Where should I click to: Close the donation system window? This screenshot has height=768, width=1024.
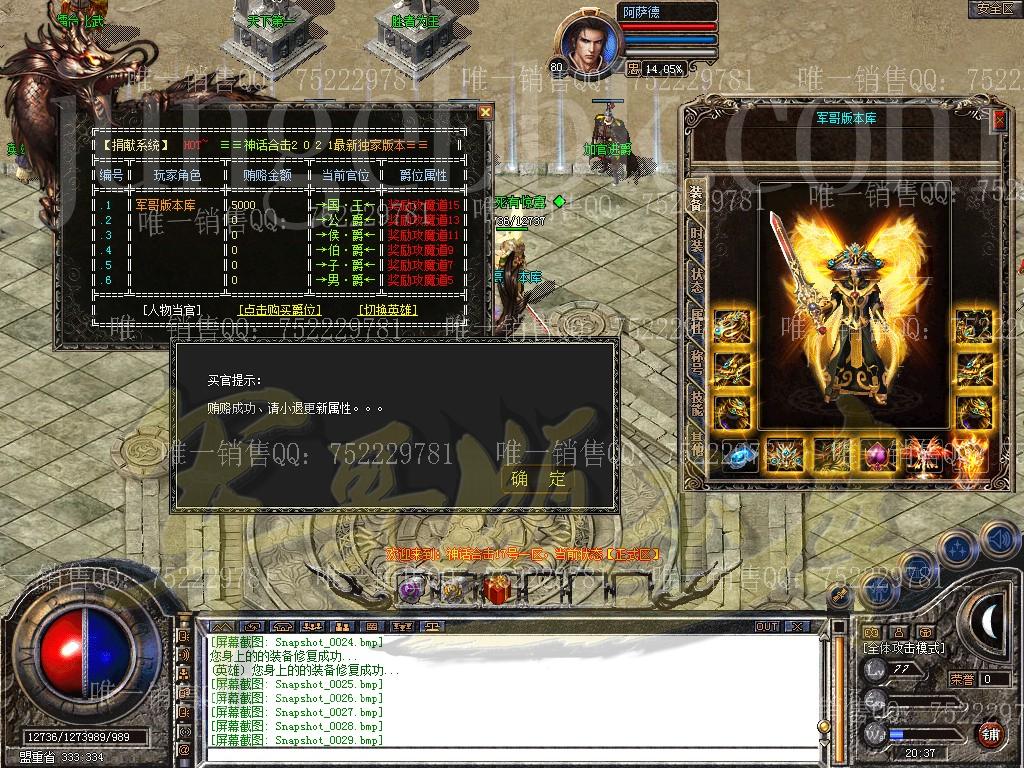(x=485, y=112)
